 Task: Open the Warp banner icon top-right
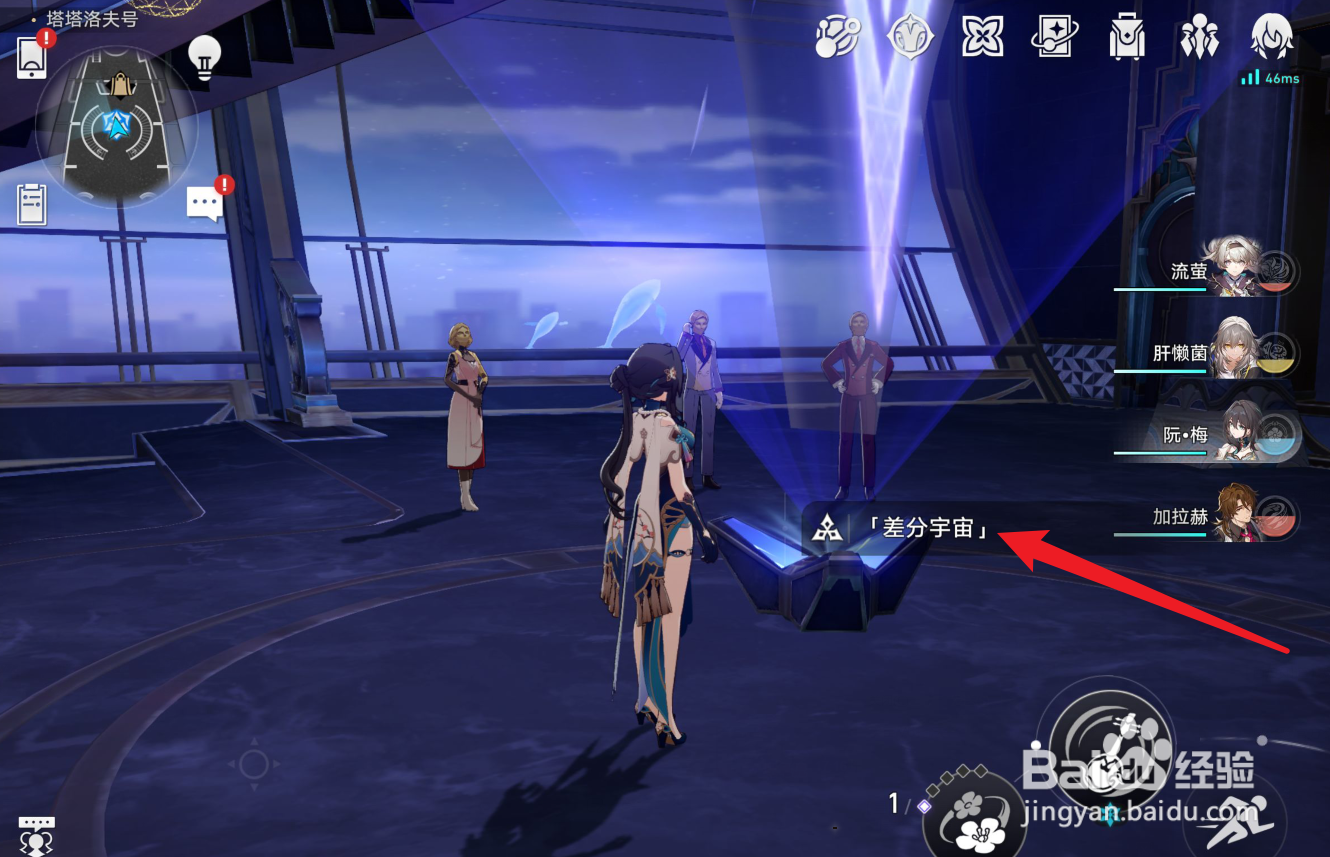pyautogui.click(x=838, y=37)
